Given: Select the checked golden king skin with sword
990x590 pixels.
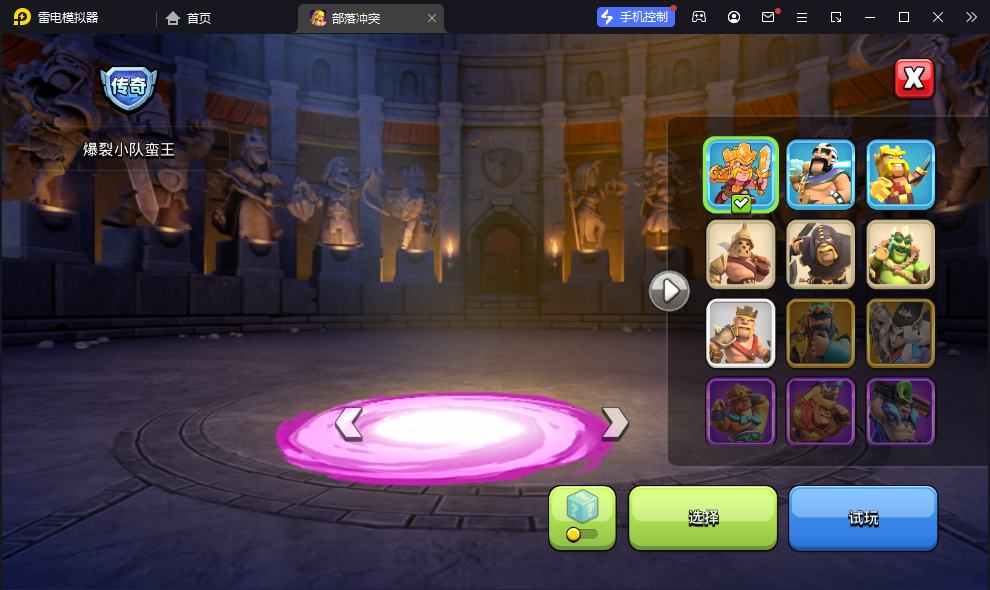Looking at the screenshot, I should [x=741, y=174].
